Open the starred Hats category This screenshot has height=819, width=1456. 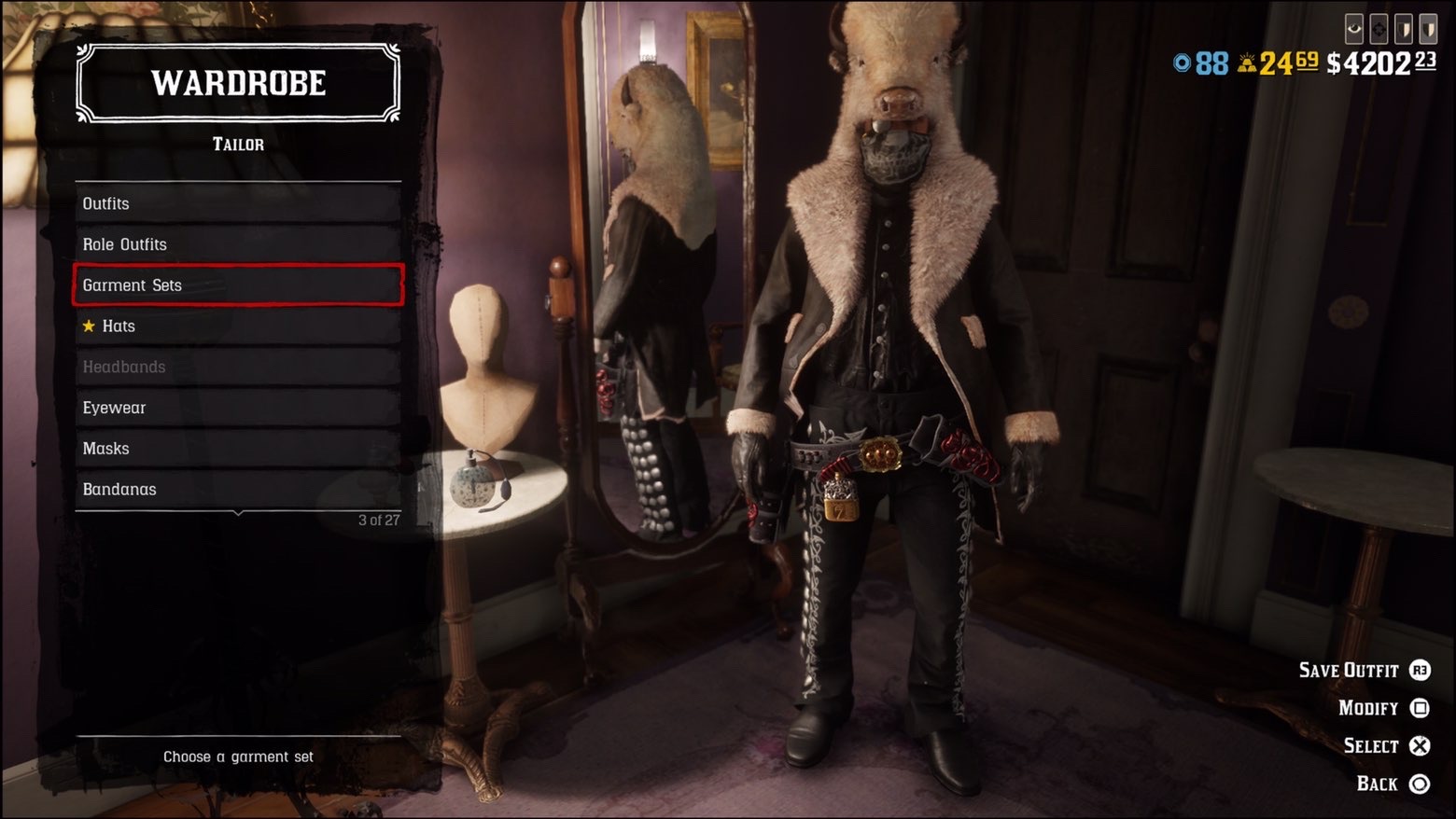[238, 326]
